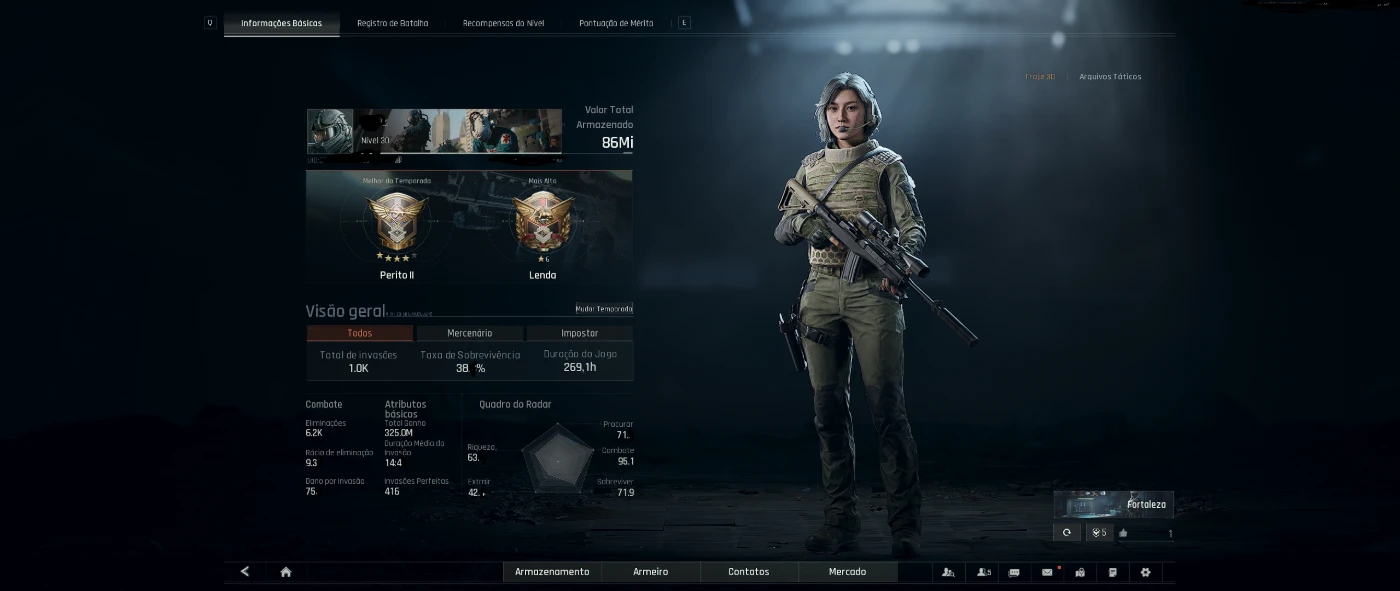Switch view to Arquivos Táticos
The height and width of the screenshot is (591, 1400).
tap(1110, 77)
